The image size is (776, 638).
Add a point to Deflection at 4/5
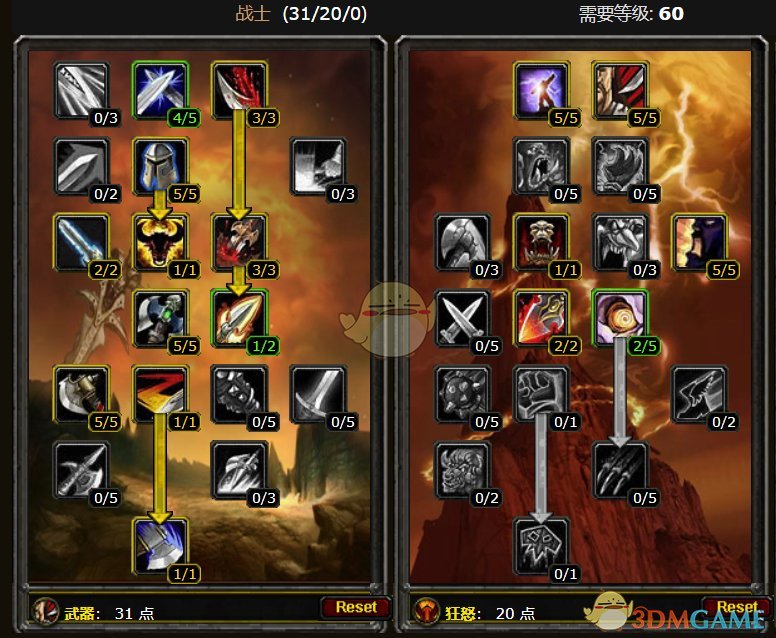click(160, 90)
